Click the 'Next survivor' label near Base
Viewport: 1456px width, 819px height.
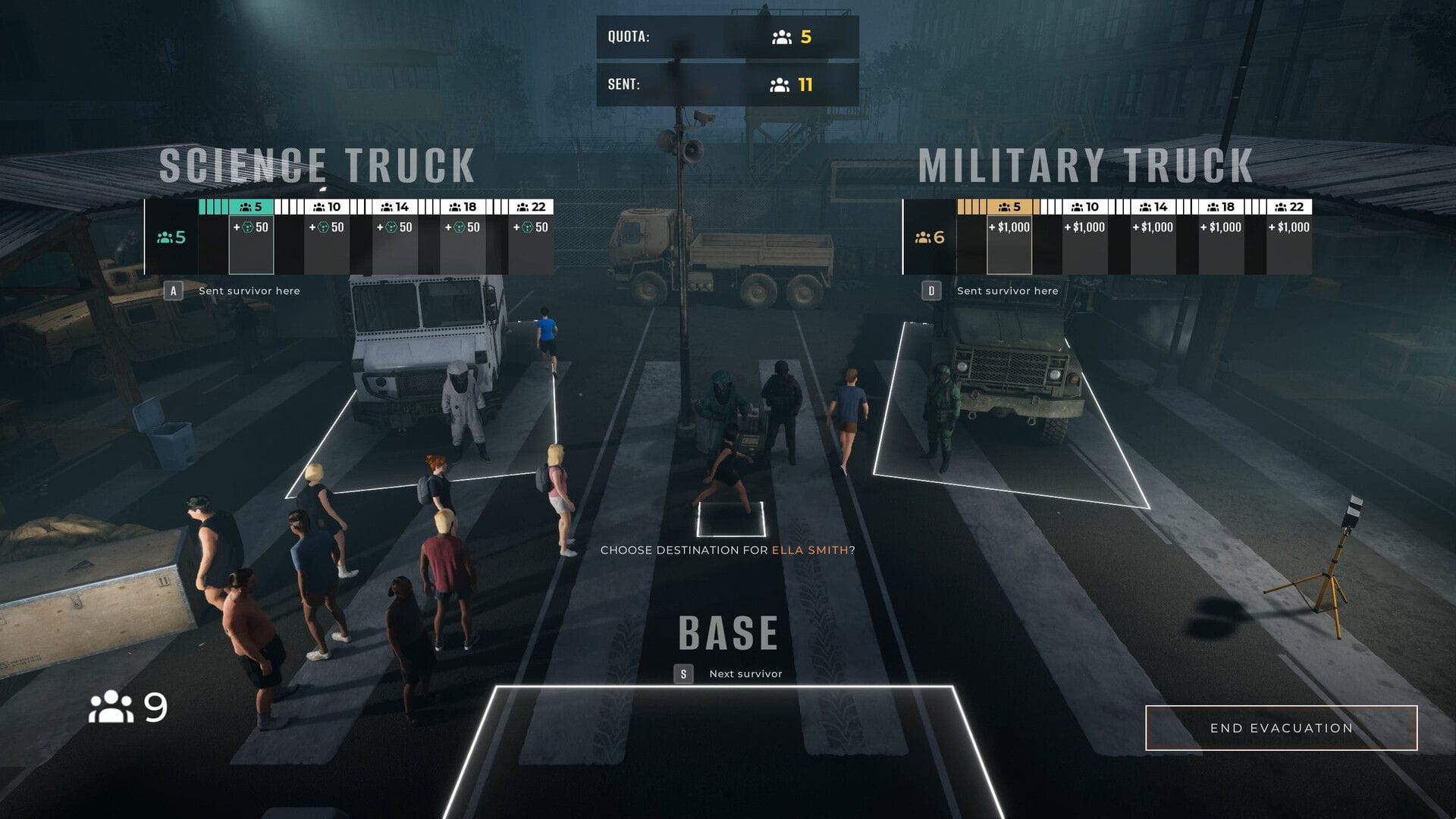745,672
